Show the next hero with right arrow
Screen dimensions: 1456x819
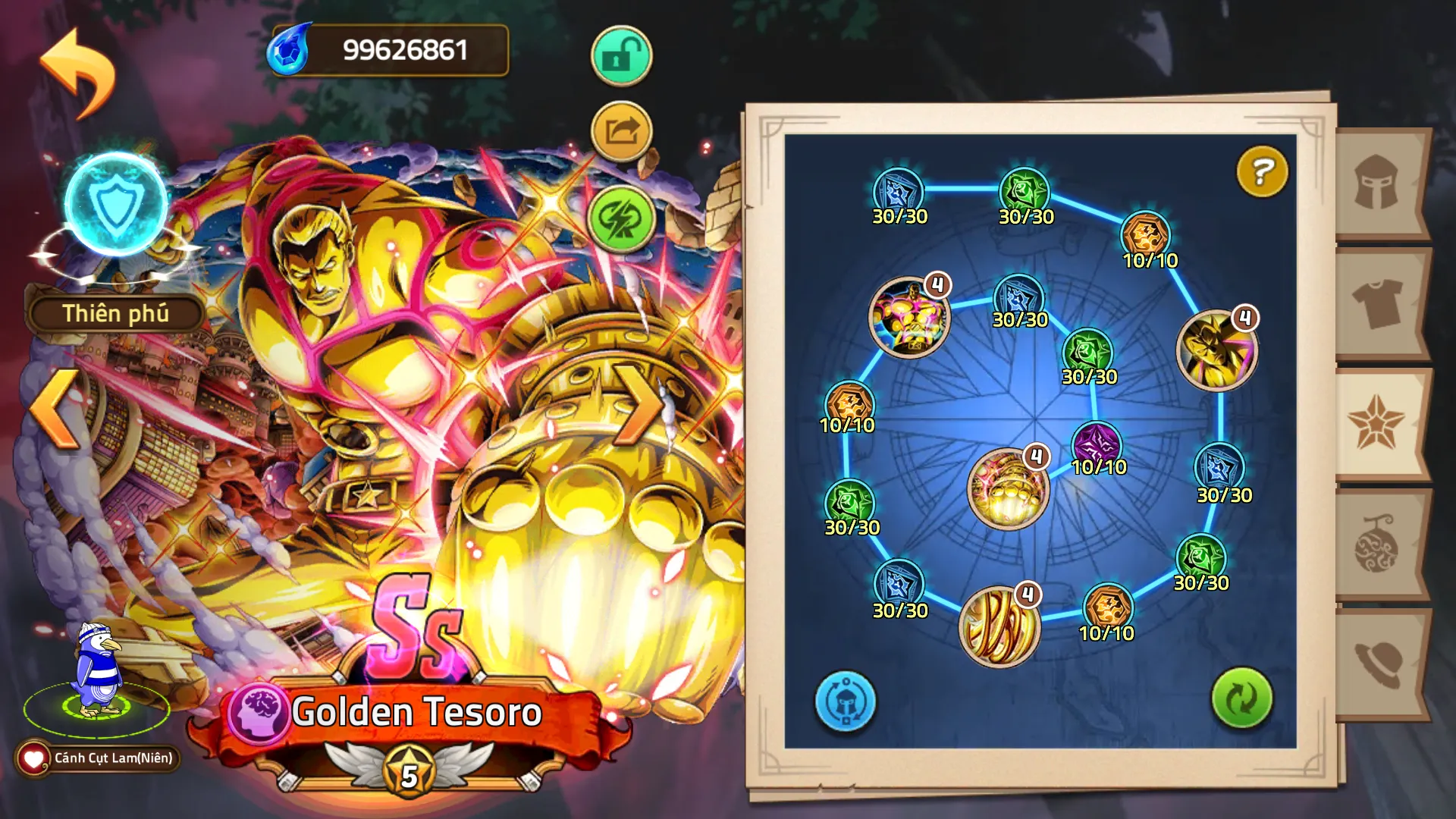click(x=639, y=404)
